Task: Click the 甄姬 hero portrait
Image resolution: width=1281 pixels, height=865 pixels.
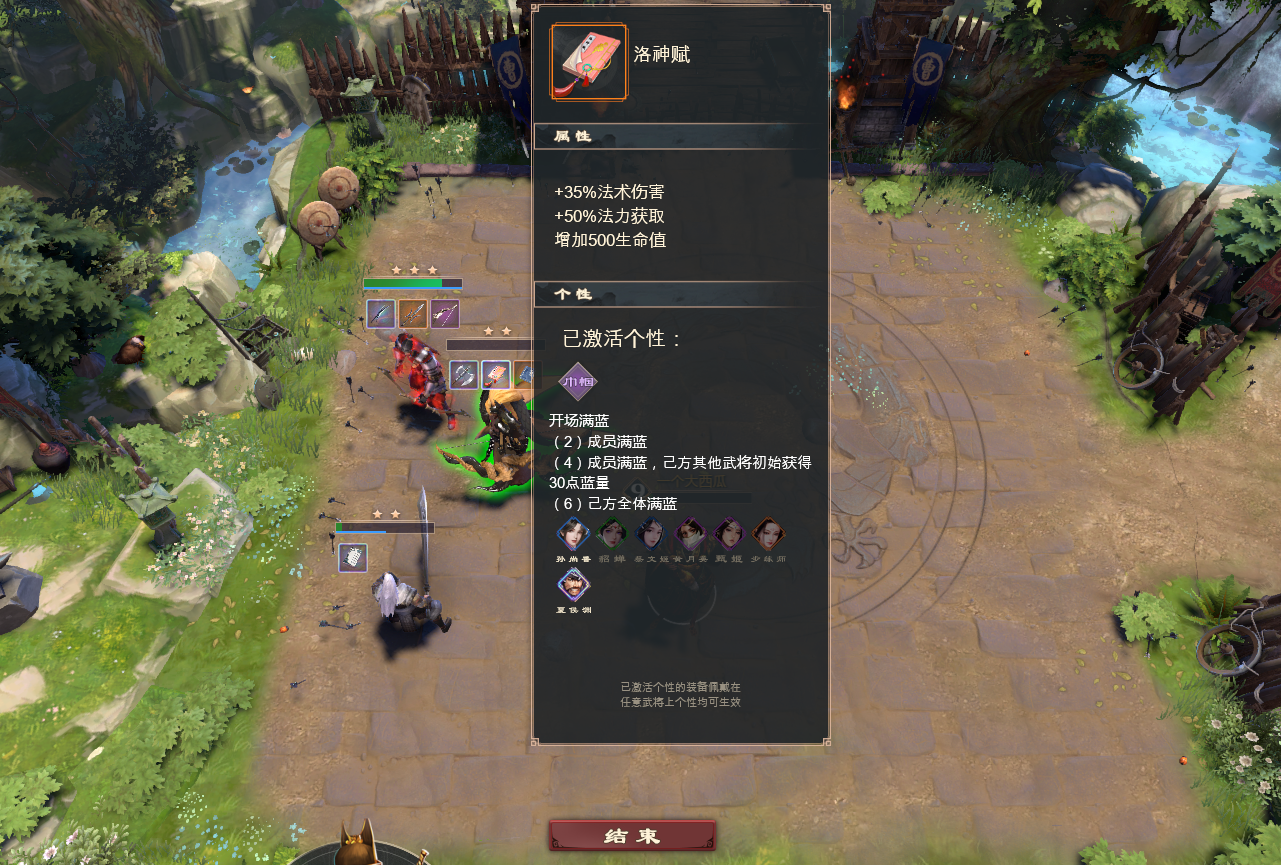Action: click(730, 533)
